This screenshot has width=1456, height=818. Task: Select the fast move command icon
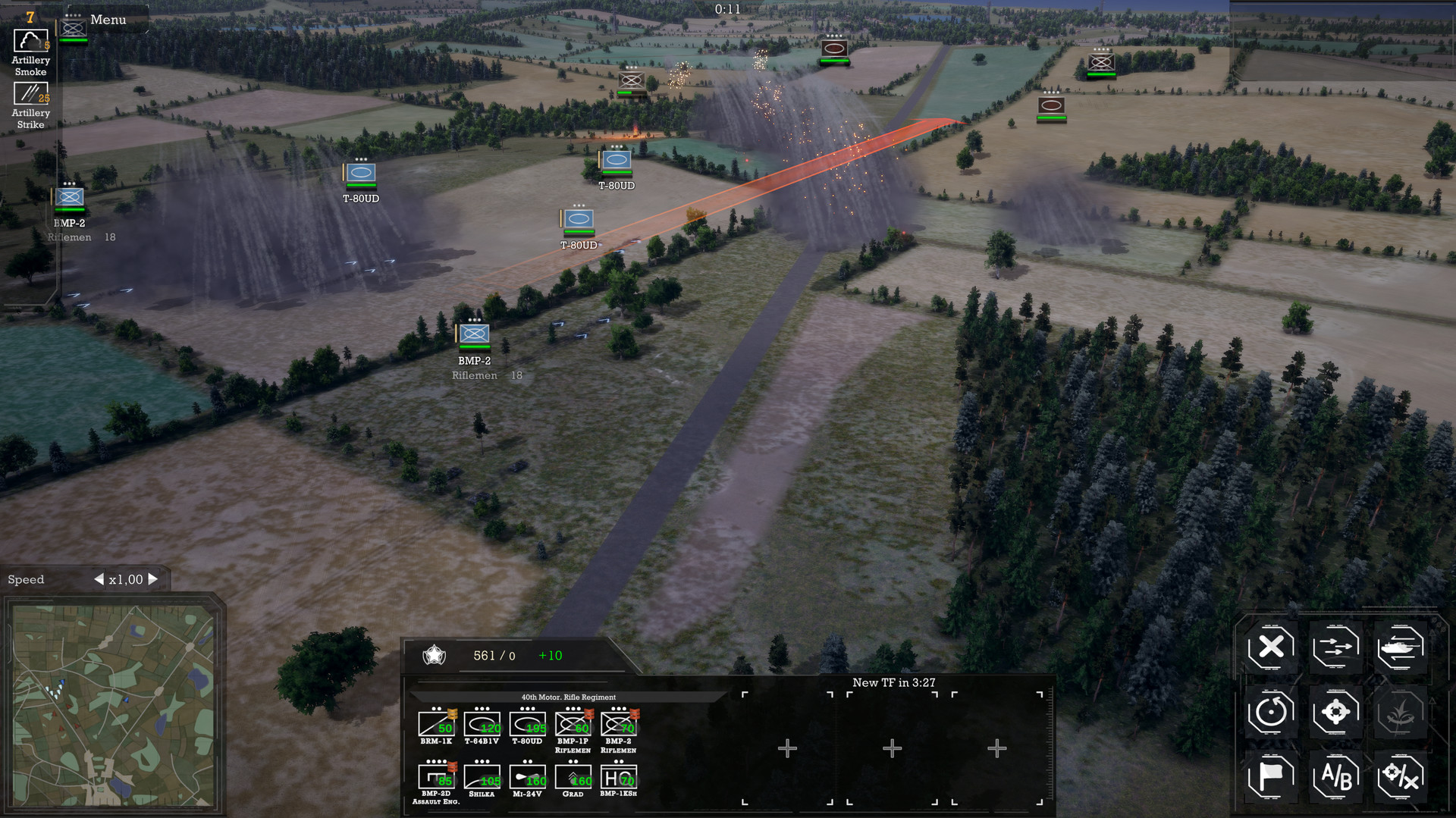pos(1335,647)
